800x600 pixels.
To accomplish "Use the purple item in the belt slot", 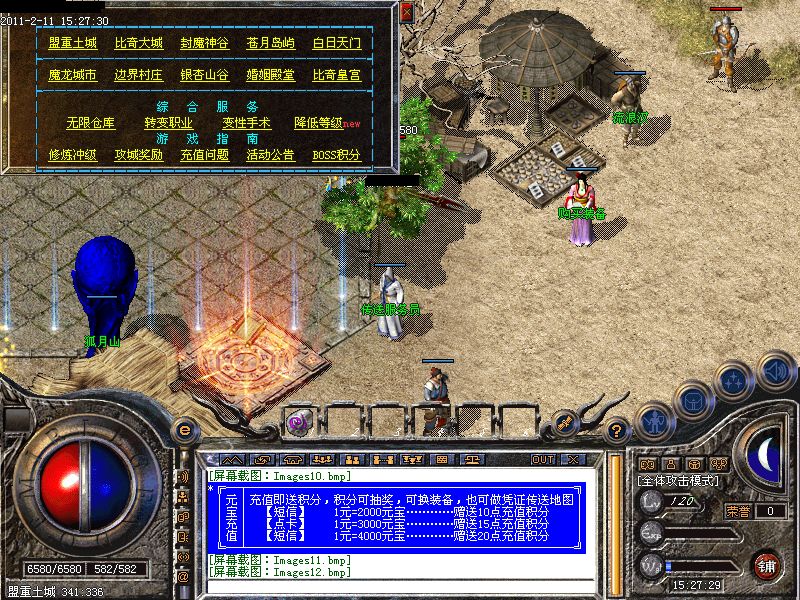I will point(298,422).
